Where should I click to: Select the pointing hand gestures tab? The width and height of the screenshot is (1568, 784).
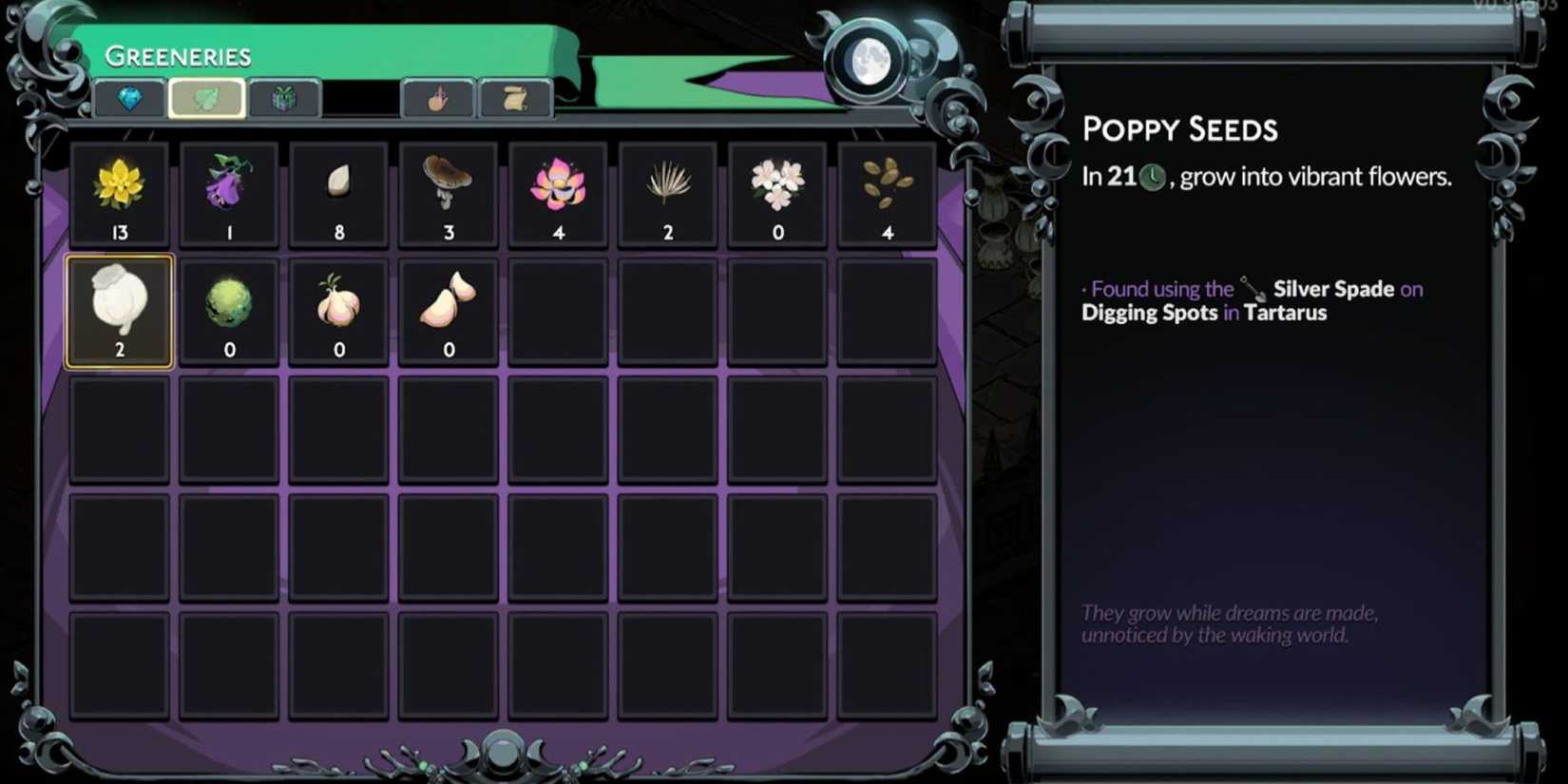coord(439,98)
